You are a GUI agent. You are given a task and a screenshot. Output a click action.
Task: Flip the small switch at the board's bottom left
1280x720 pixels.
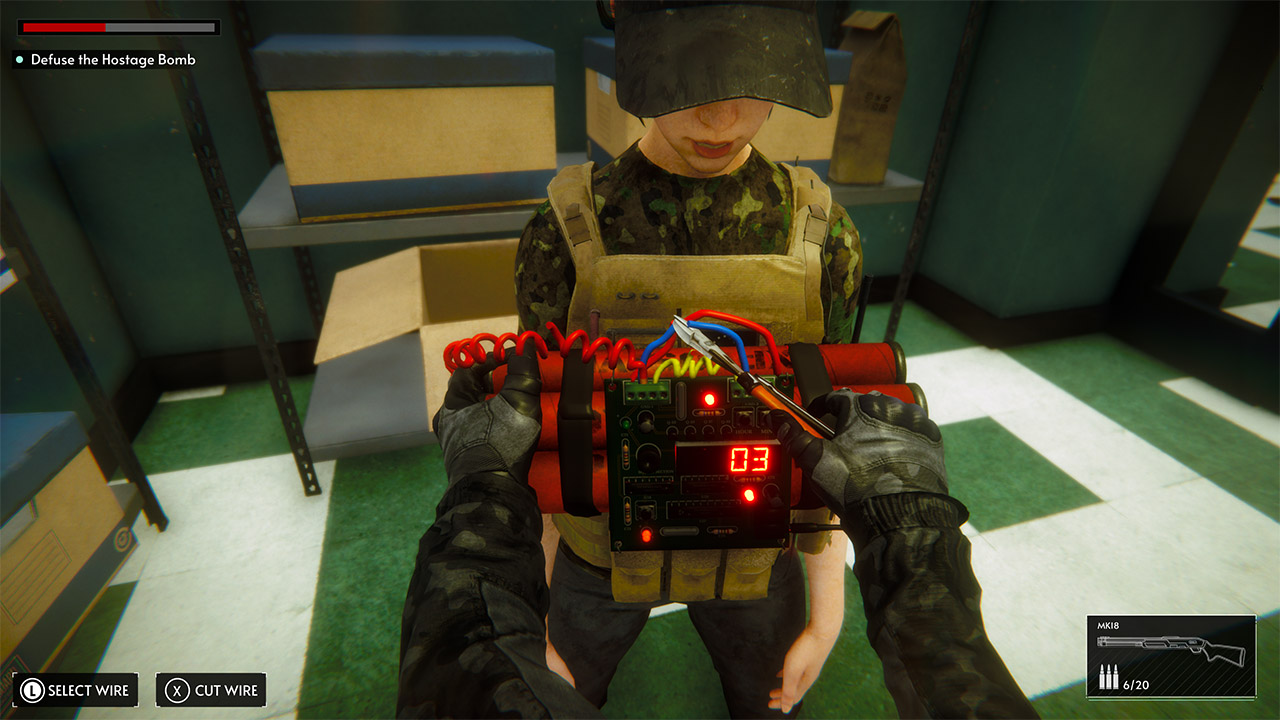click(644, 512)
